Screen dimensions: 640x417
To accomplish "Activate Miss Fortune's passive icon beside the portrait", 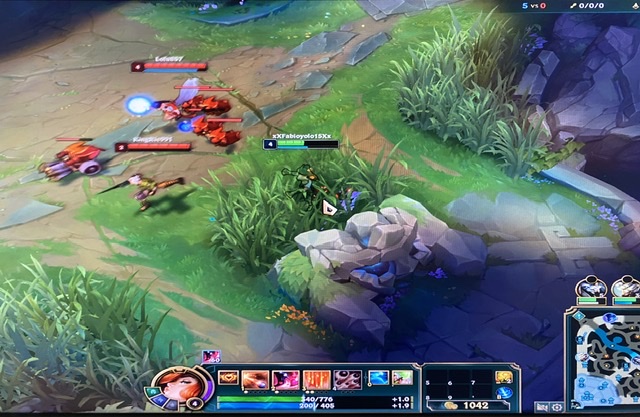I will point(229,379).
